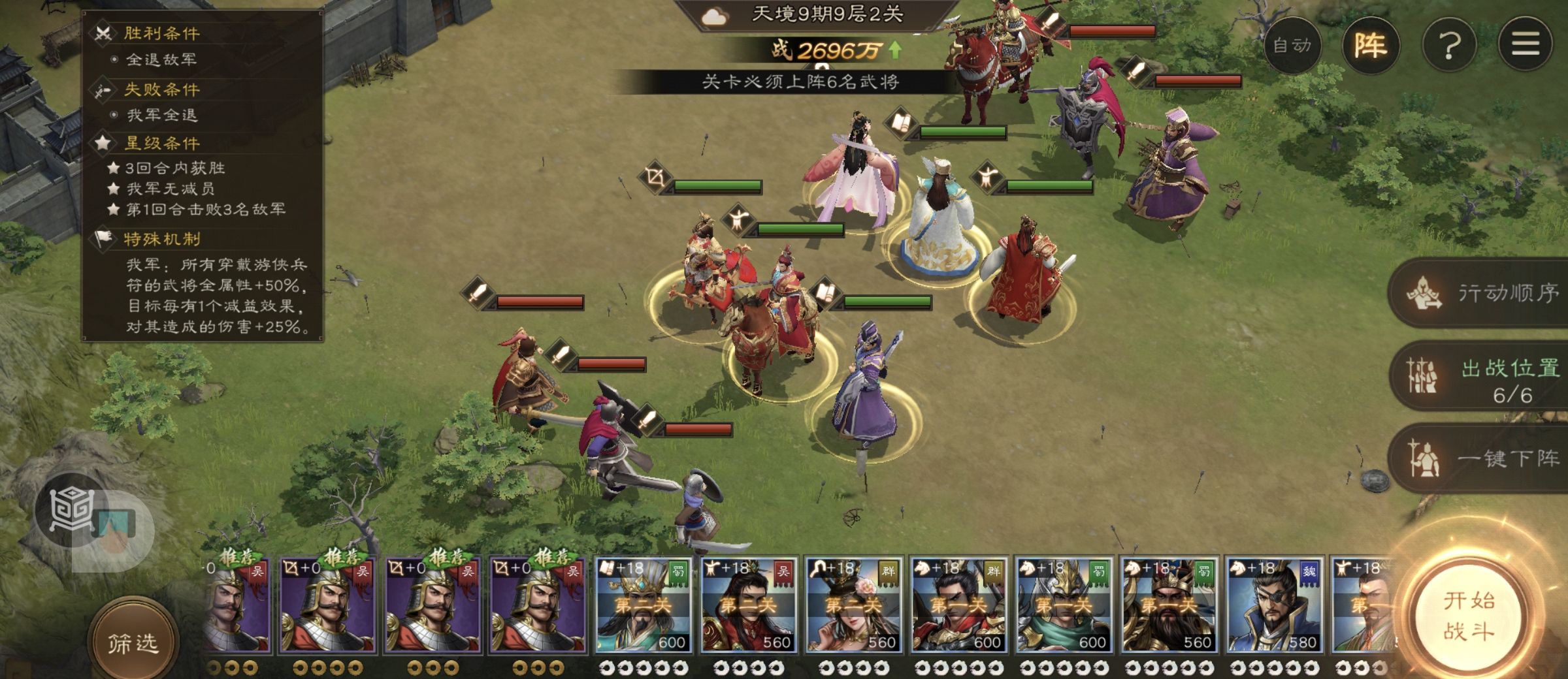Screen dimensions: 1568x679
Task: Open the 特殊机制 special mechanics section
Action: 162,239
